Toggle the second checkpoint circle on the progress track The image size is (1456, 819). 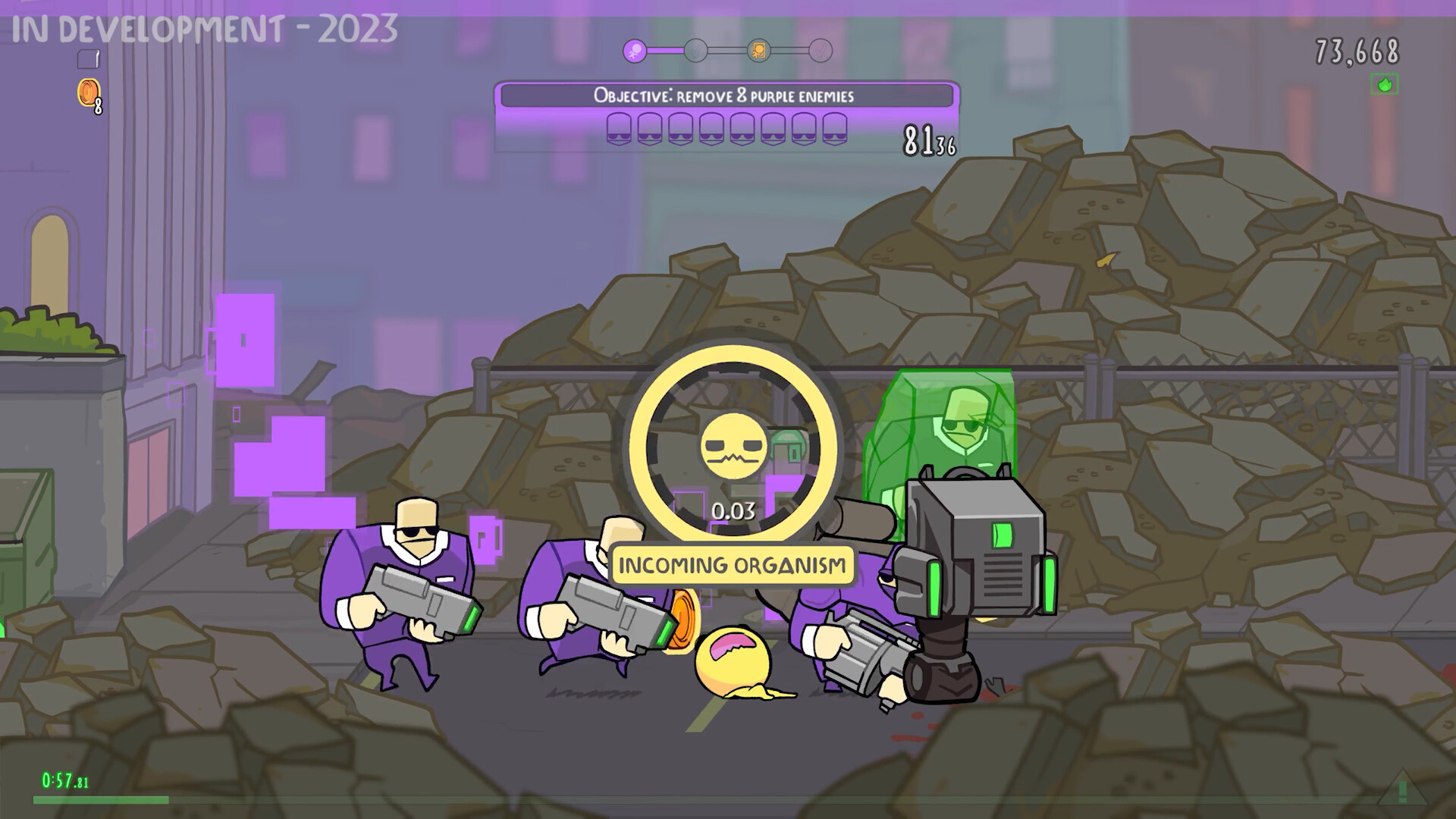pyautogui.click(x=695, y=50)
